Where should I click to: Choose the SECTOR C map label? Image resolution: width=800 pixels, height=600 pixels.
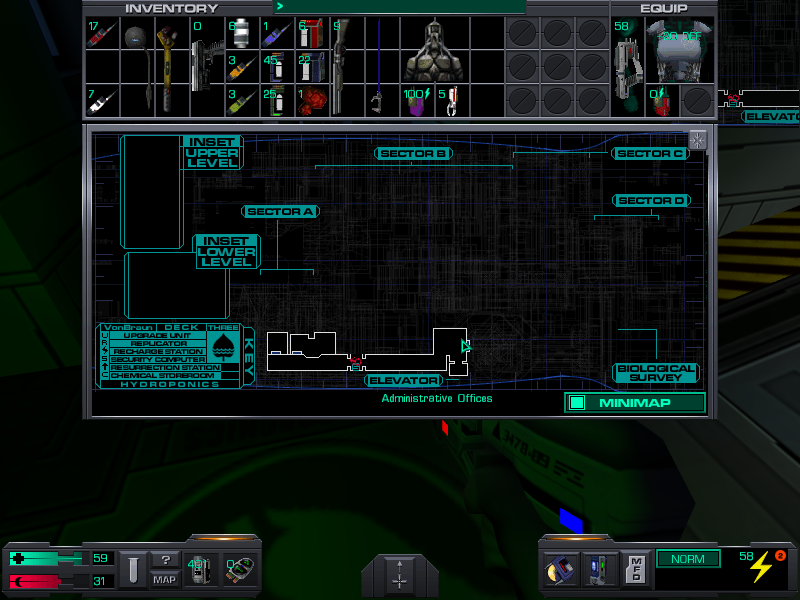pyautogui.click(x=650, y=154)
